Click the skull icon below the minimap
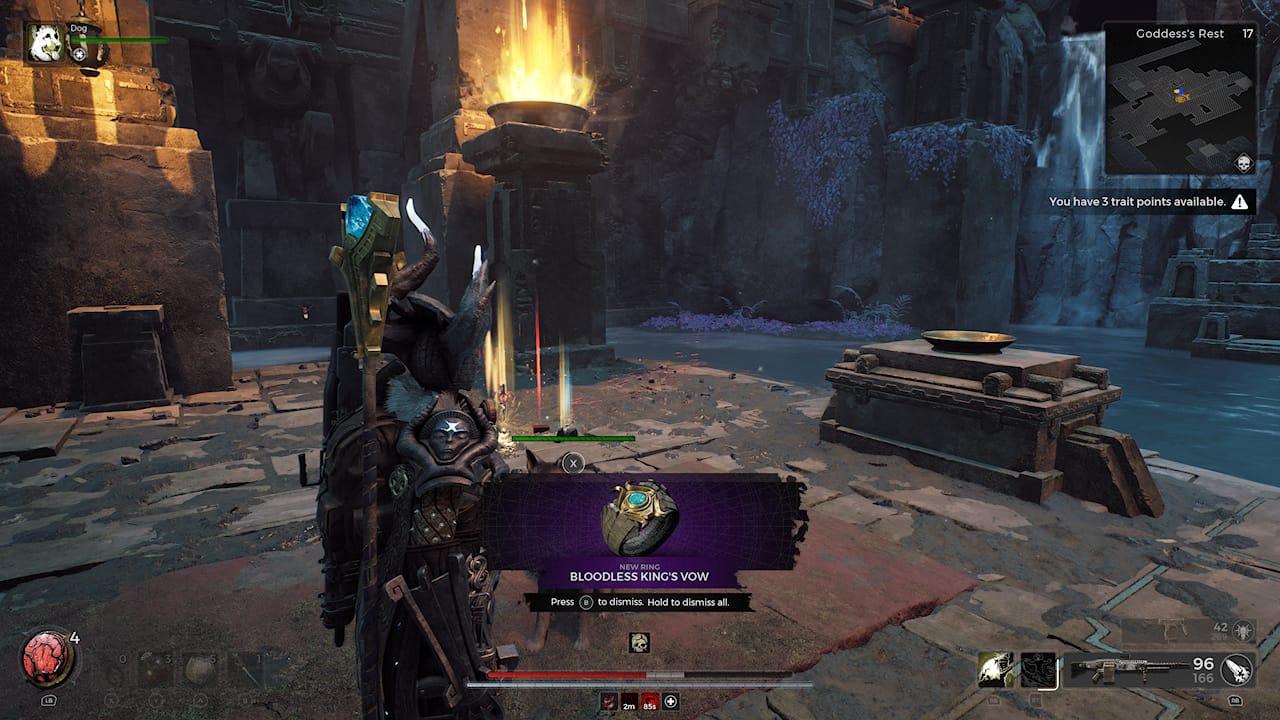The height and width of the screenshot is (720, 1280). coord(1244,163)
